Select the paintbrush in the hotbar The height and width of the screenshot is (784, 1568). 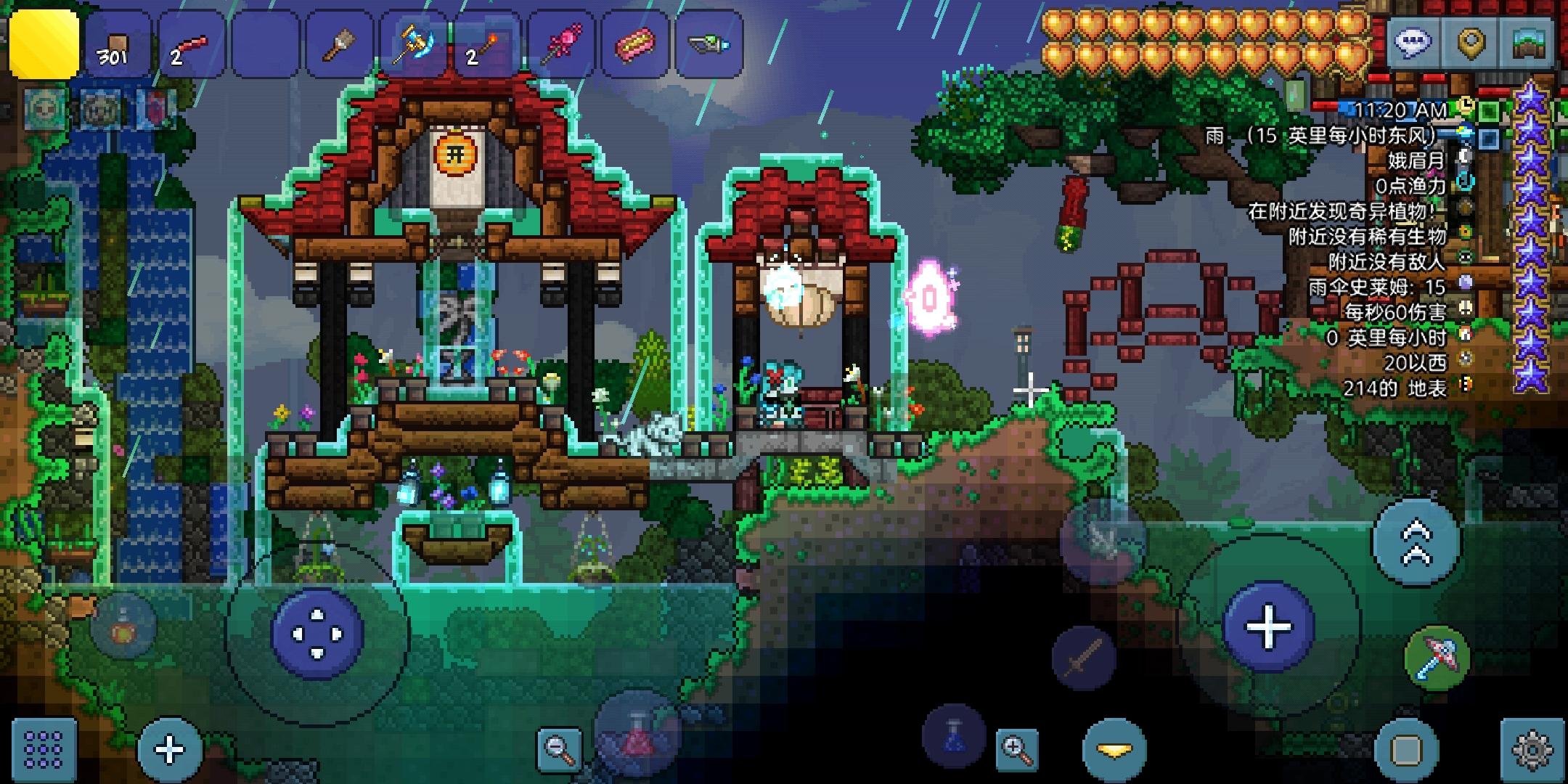[x=338, y=44]
